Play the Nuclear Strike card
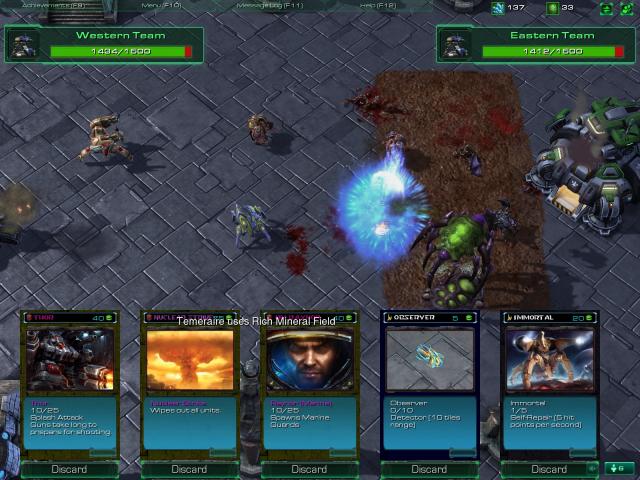 click(189, 360)
